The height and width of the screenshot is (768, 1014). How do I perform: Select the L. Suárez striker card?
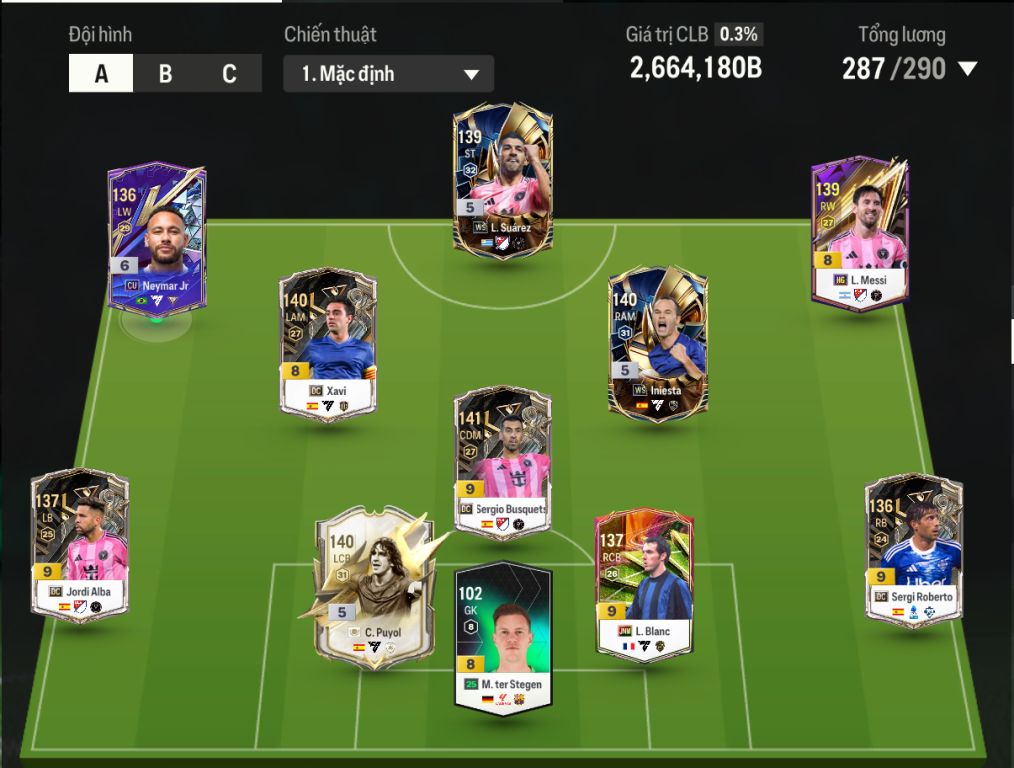[502, 181]
